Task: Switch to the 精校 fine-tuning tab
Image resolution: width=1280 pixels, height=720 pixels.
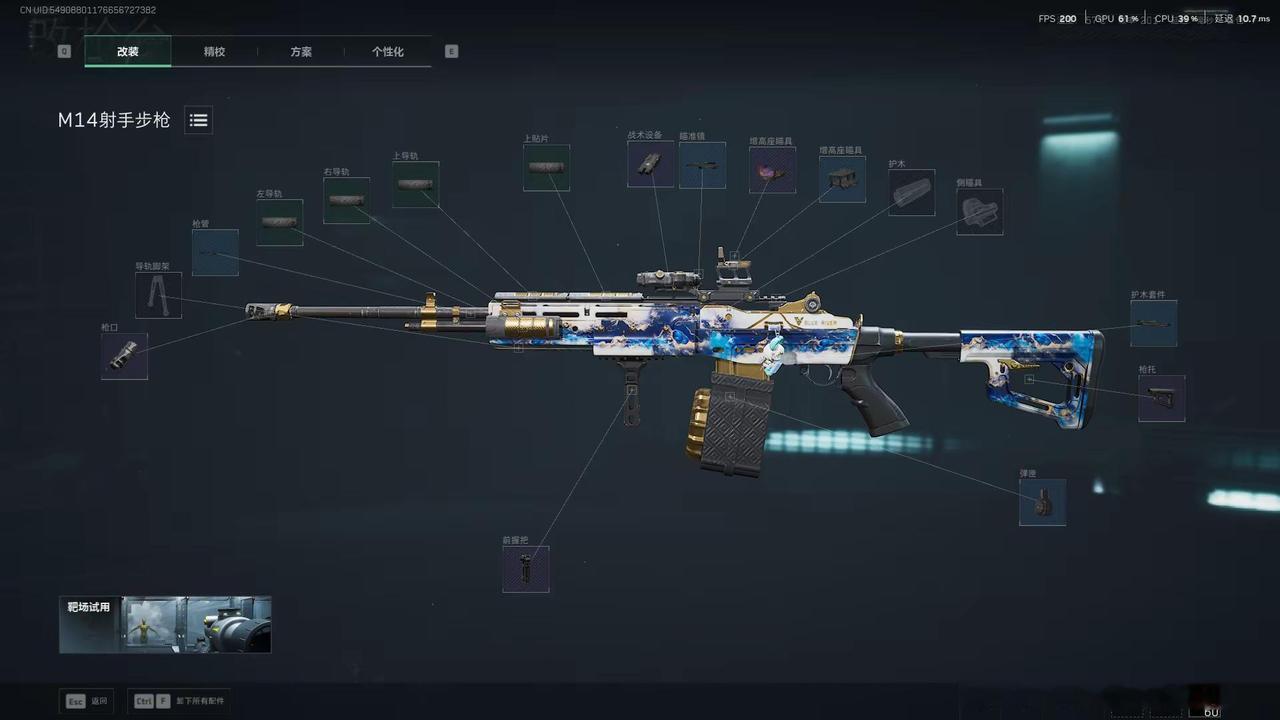Action: point(214,51)
